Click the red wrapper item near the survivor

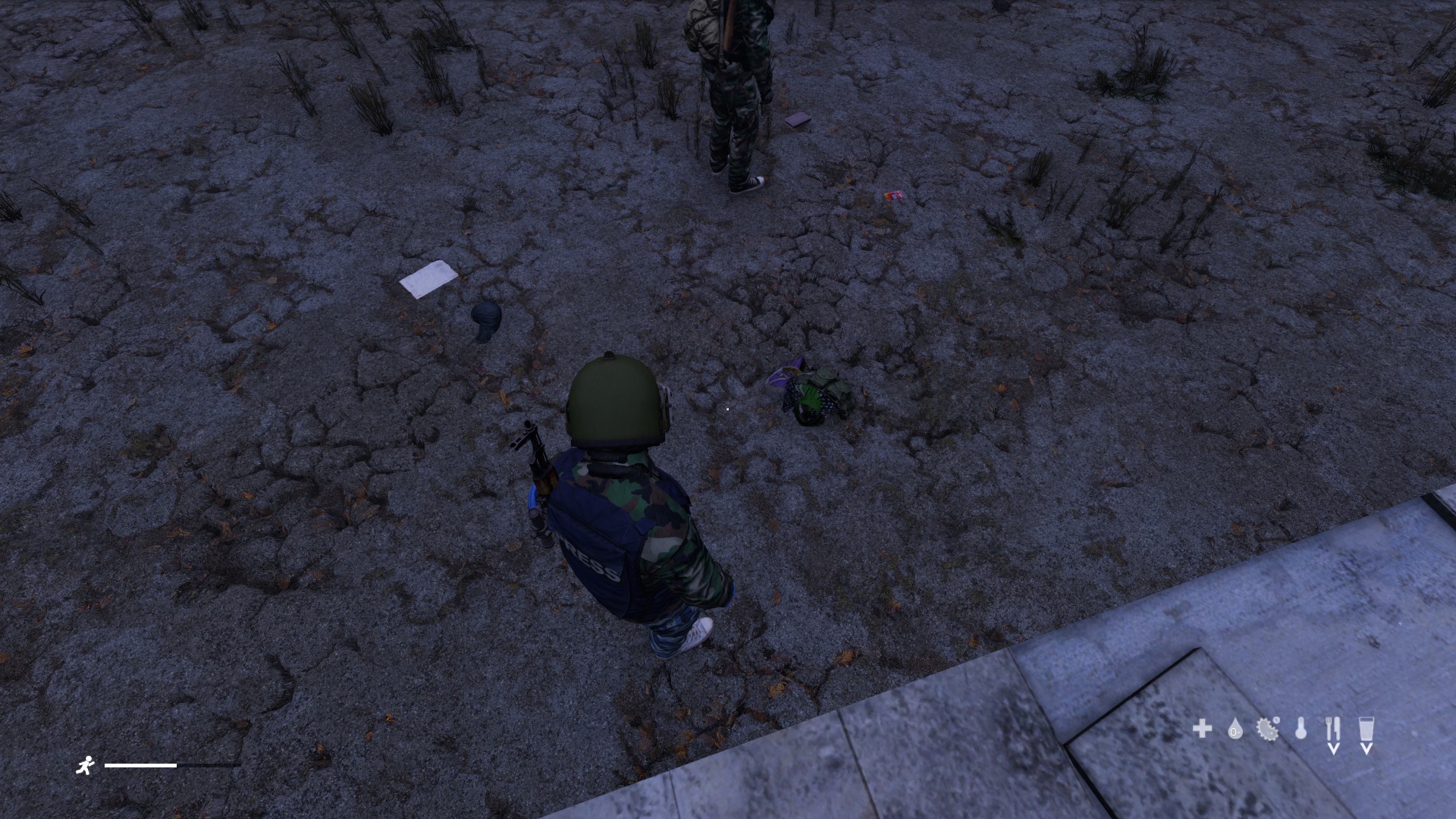point(893,197)
